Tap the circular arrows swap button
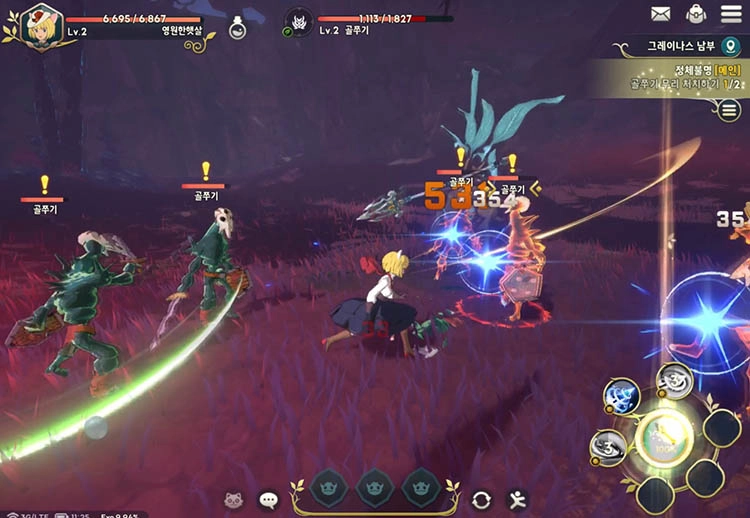 point(482,498)
